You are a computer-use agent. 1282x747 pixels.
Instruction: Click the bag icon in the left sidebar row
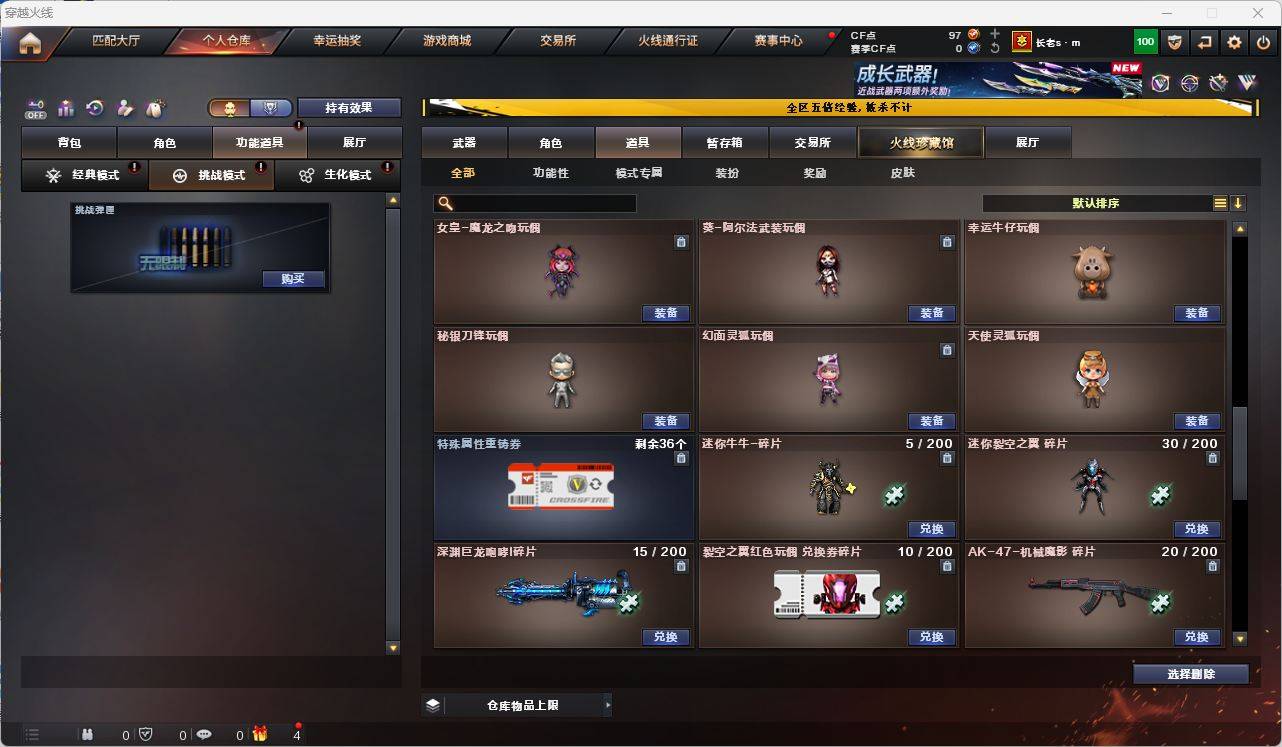[x=63, y=108]
